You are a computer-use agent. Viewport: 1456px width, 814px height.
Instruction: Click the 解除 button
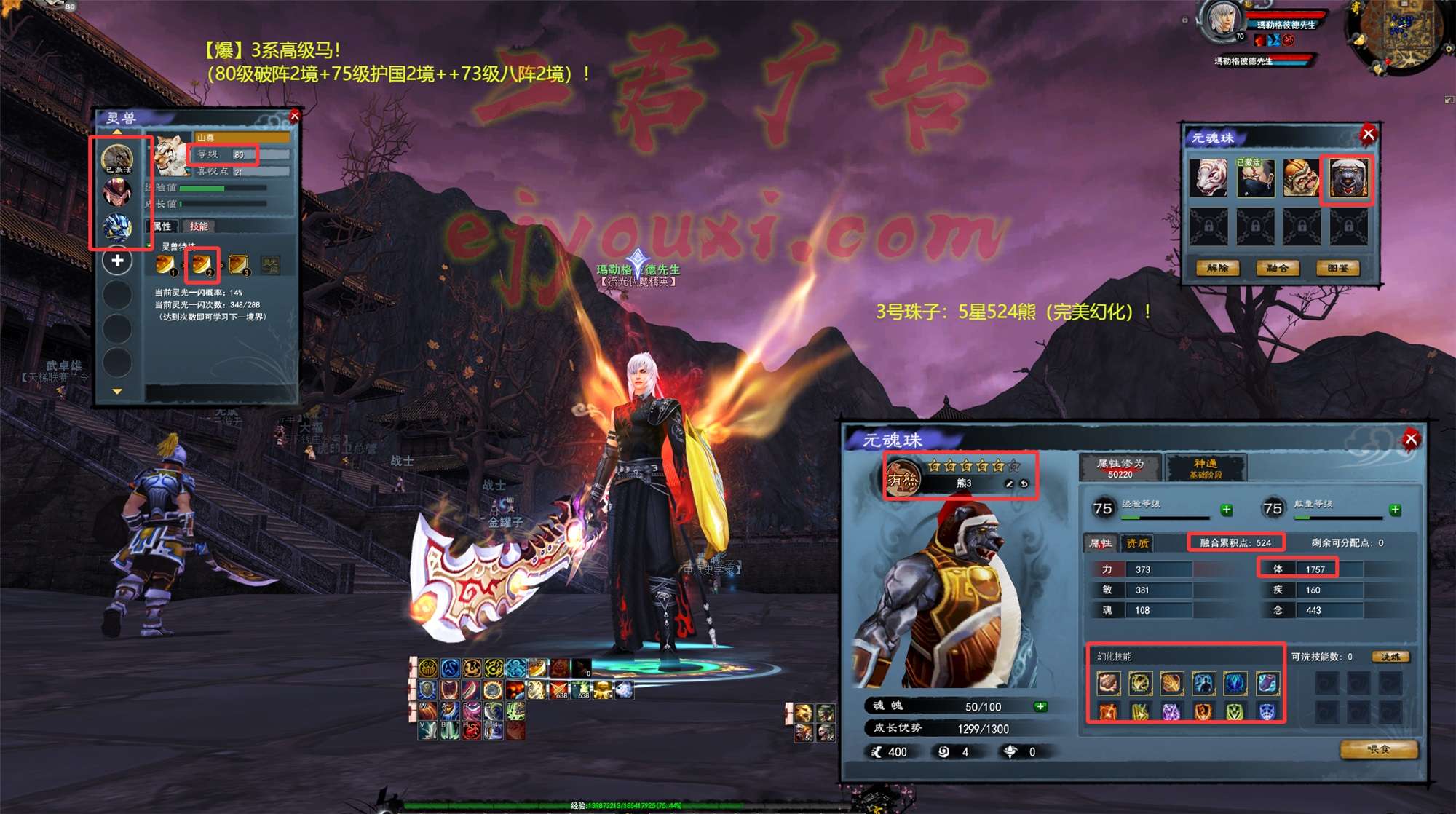click(x=1217, y=269)
